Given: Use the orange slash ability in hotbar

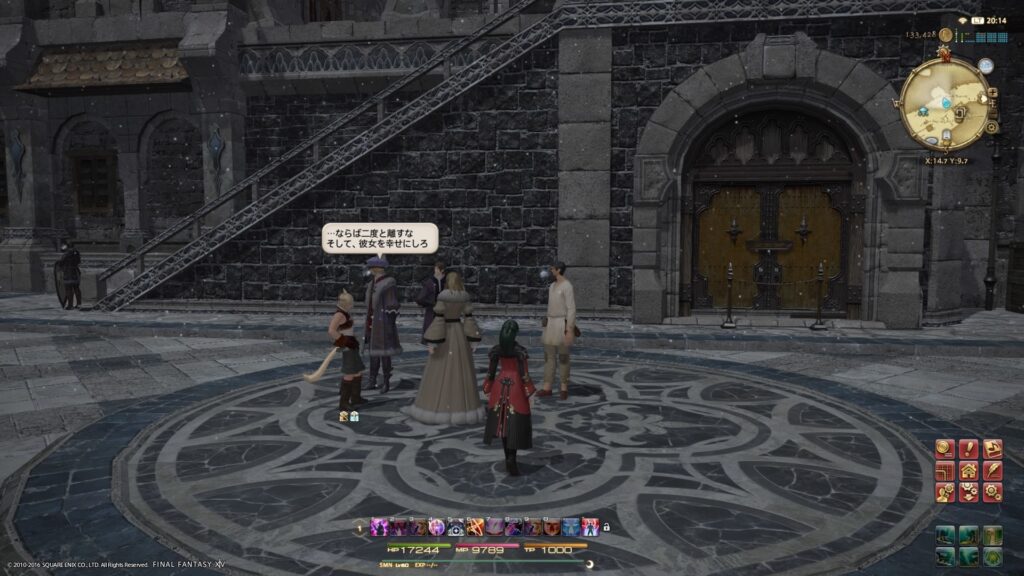Looking at the screenshot, I should (475, 527).
